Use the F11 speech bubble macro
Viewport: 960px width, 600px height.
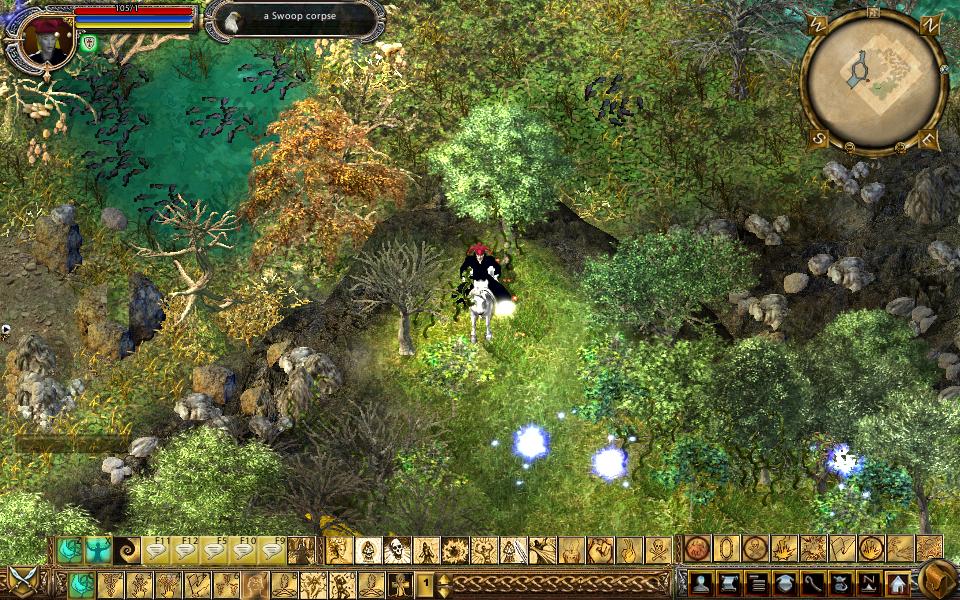(158, 550)
